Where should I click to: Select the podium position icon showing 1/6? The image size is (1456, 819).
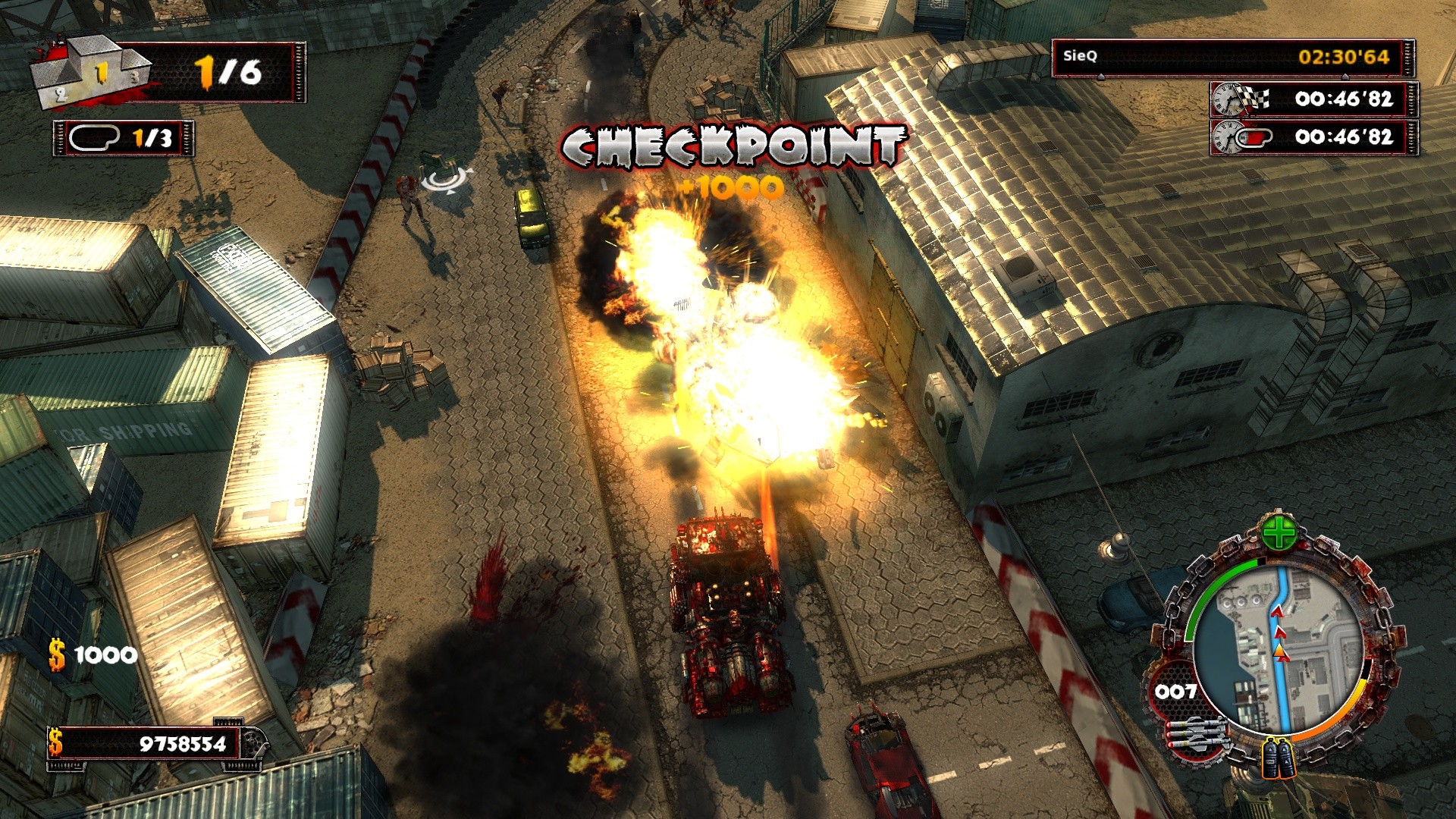click(91, 74)
